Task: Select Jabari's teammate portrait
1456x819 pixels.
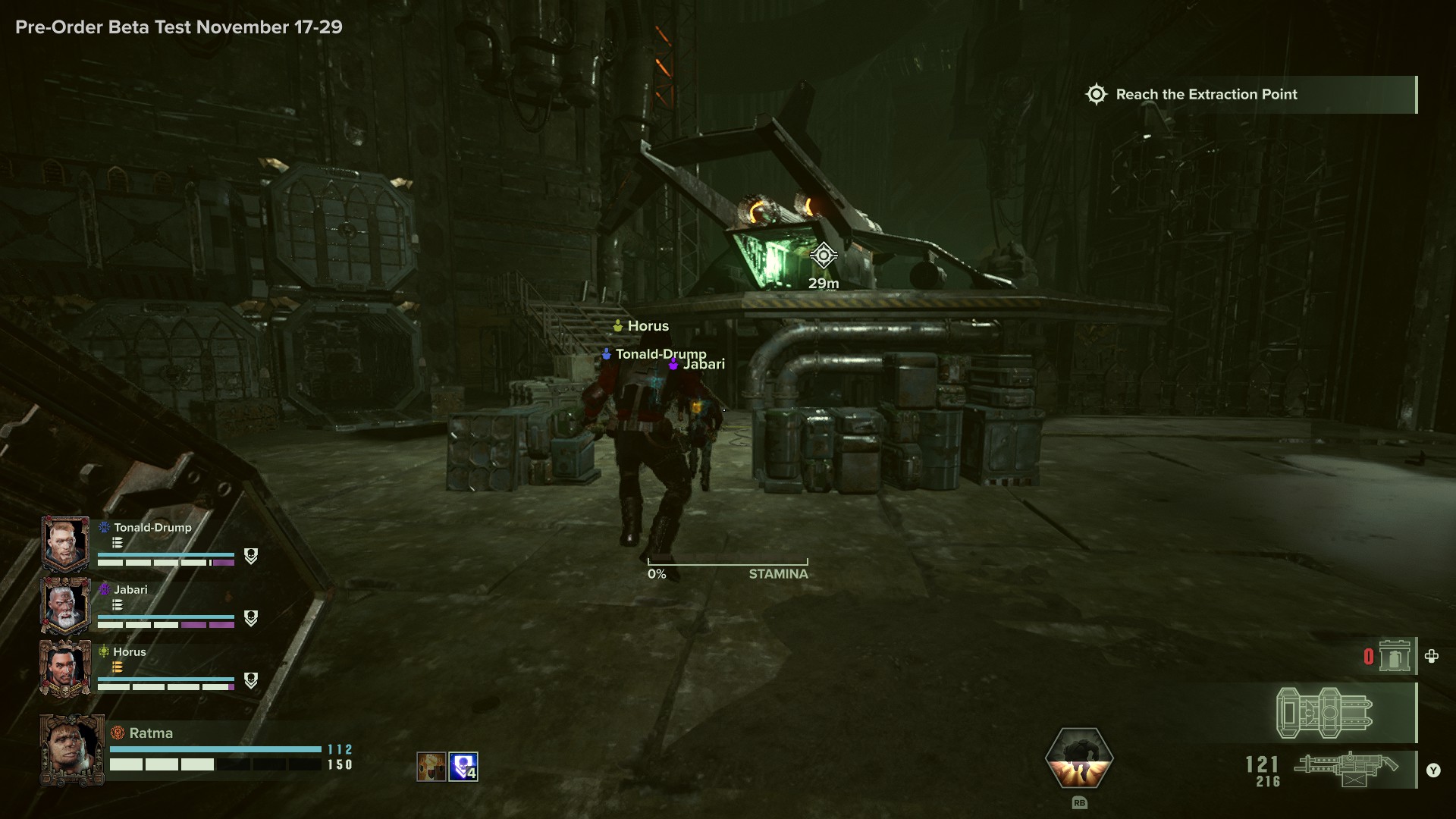Action: tap(66, 606)
